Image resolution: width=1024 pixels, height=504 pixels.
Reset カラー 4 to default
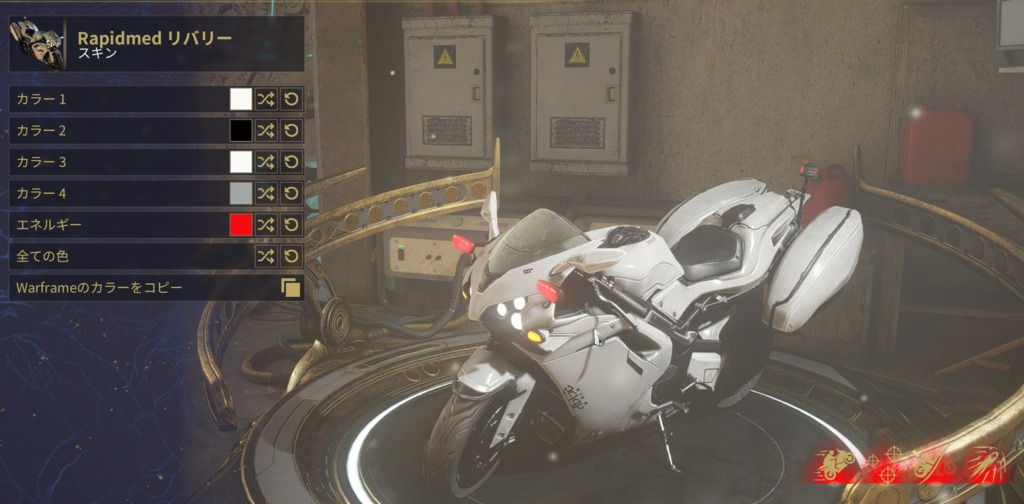point(291,192)
